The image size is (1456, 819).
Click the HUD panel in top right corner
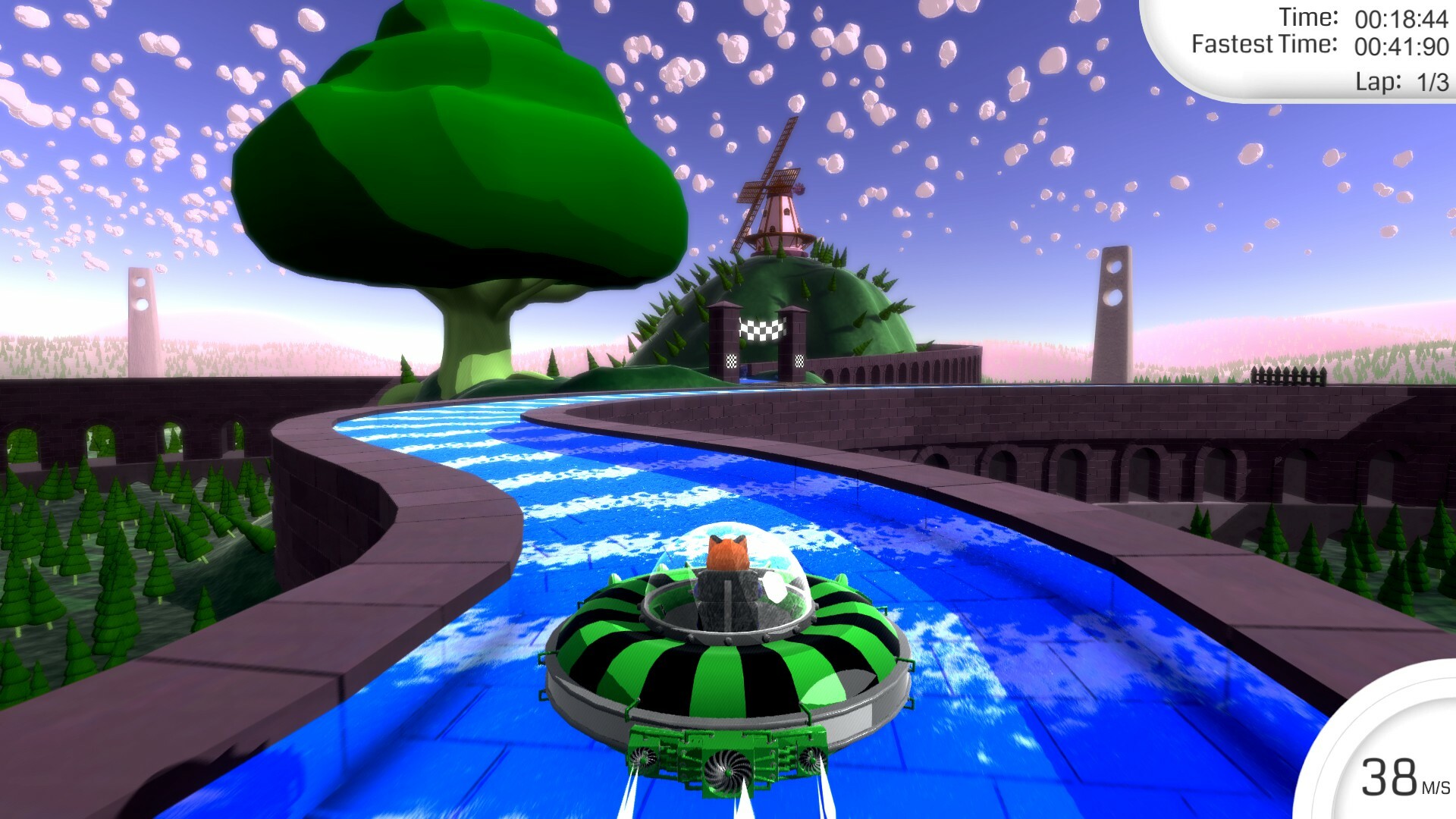[x=1335, y=45]
